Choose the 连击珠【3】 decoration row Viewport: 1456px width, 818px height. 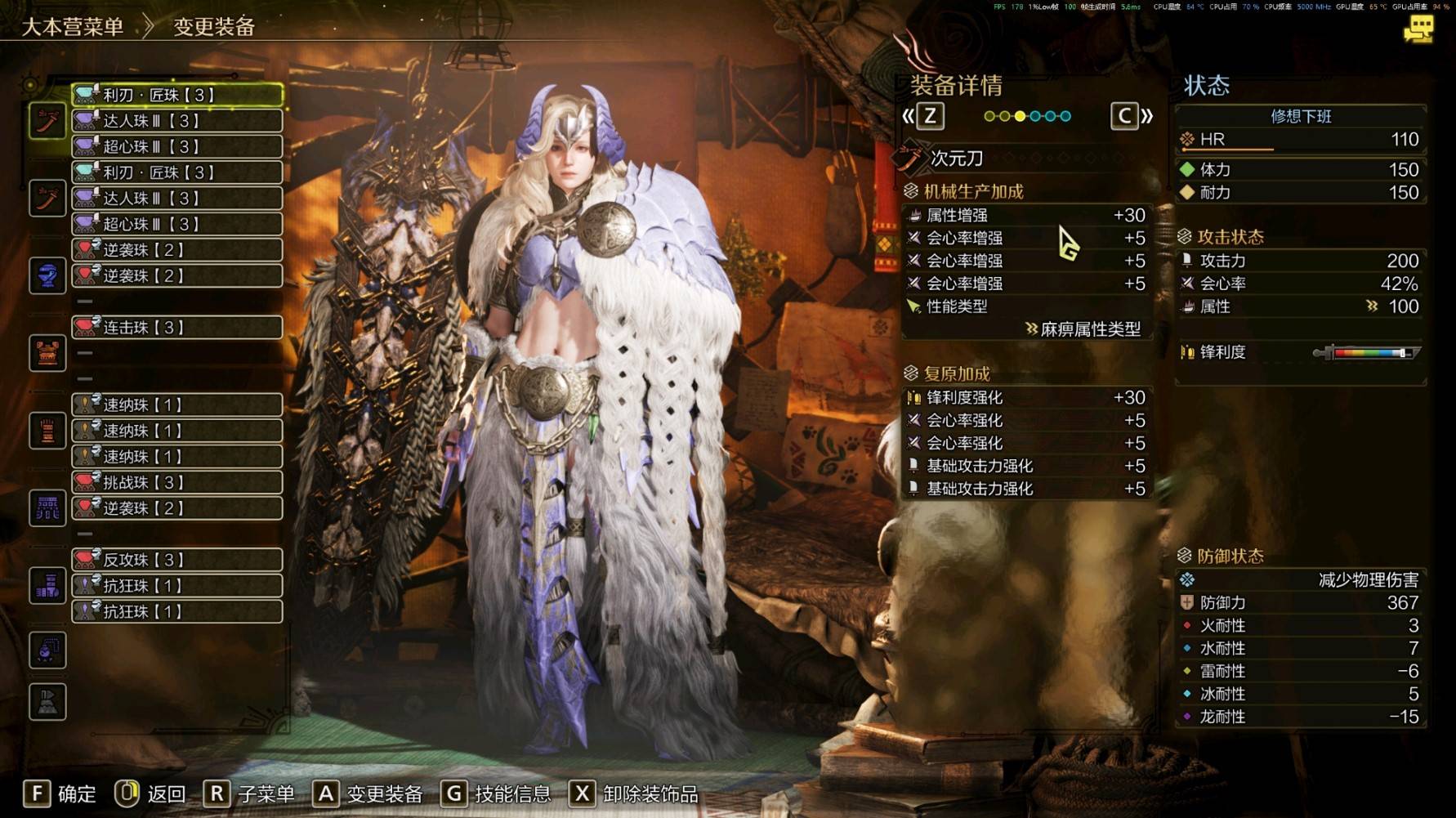coord(177,328)
